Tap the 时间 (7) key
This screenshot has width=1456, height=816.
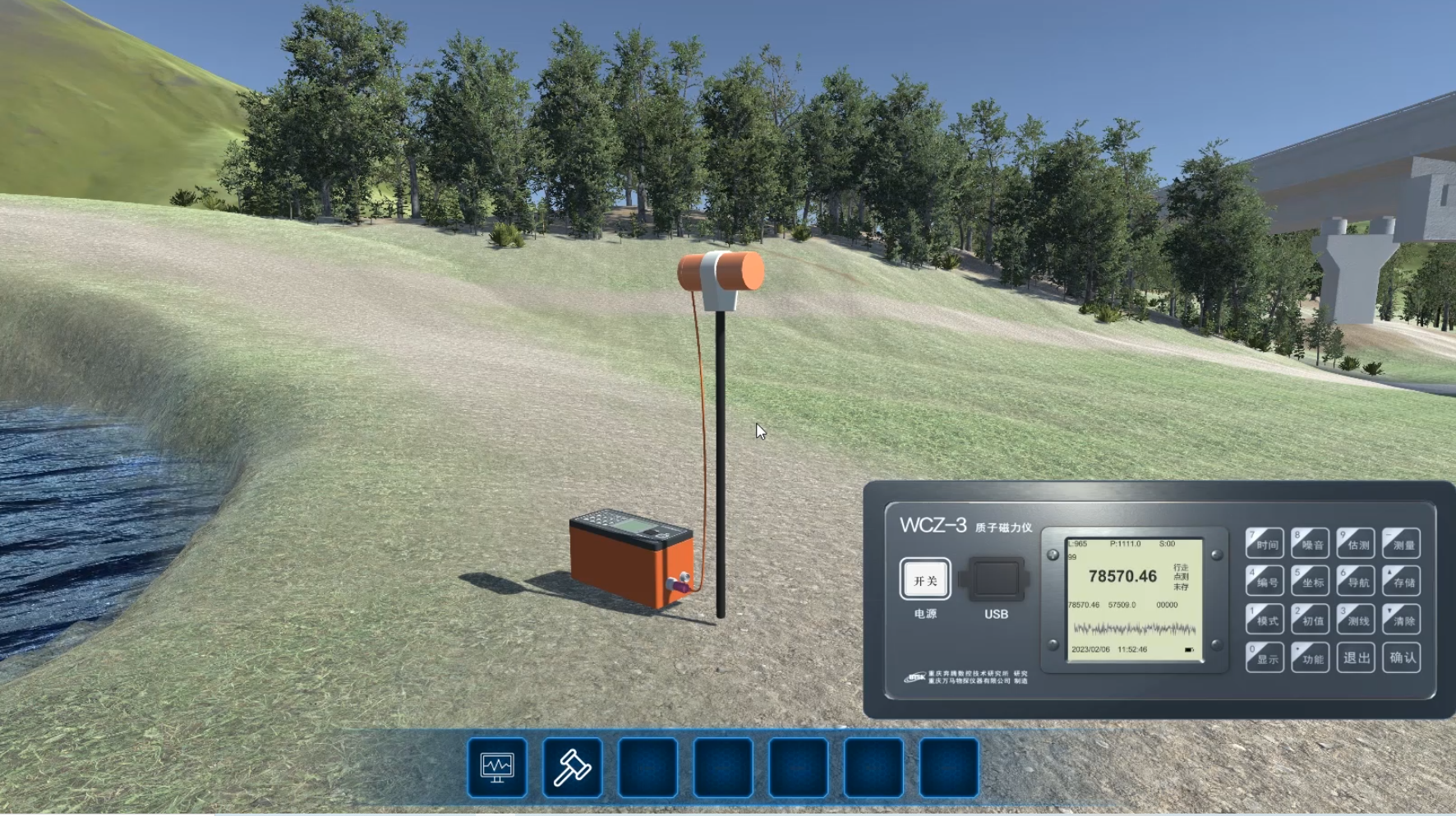[1265, 543]
